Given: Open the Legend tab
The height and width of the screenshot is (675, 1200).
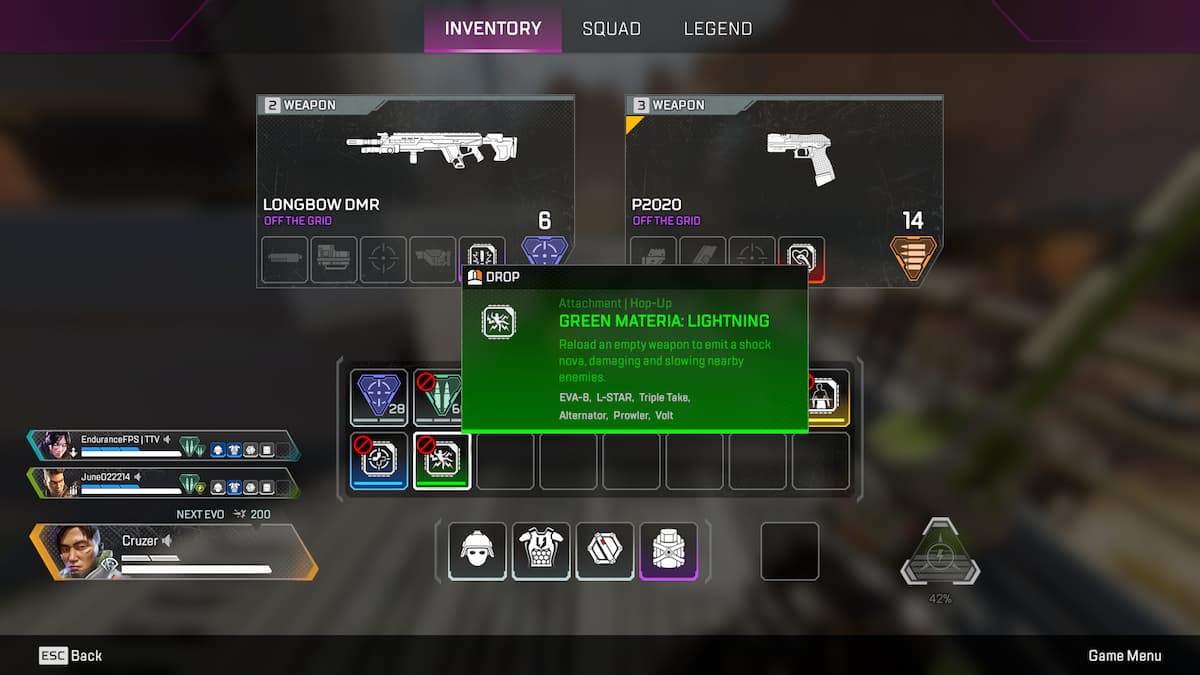Looking at the screenshot, I should [x=717, y=28].
